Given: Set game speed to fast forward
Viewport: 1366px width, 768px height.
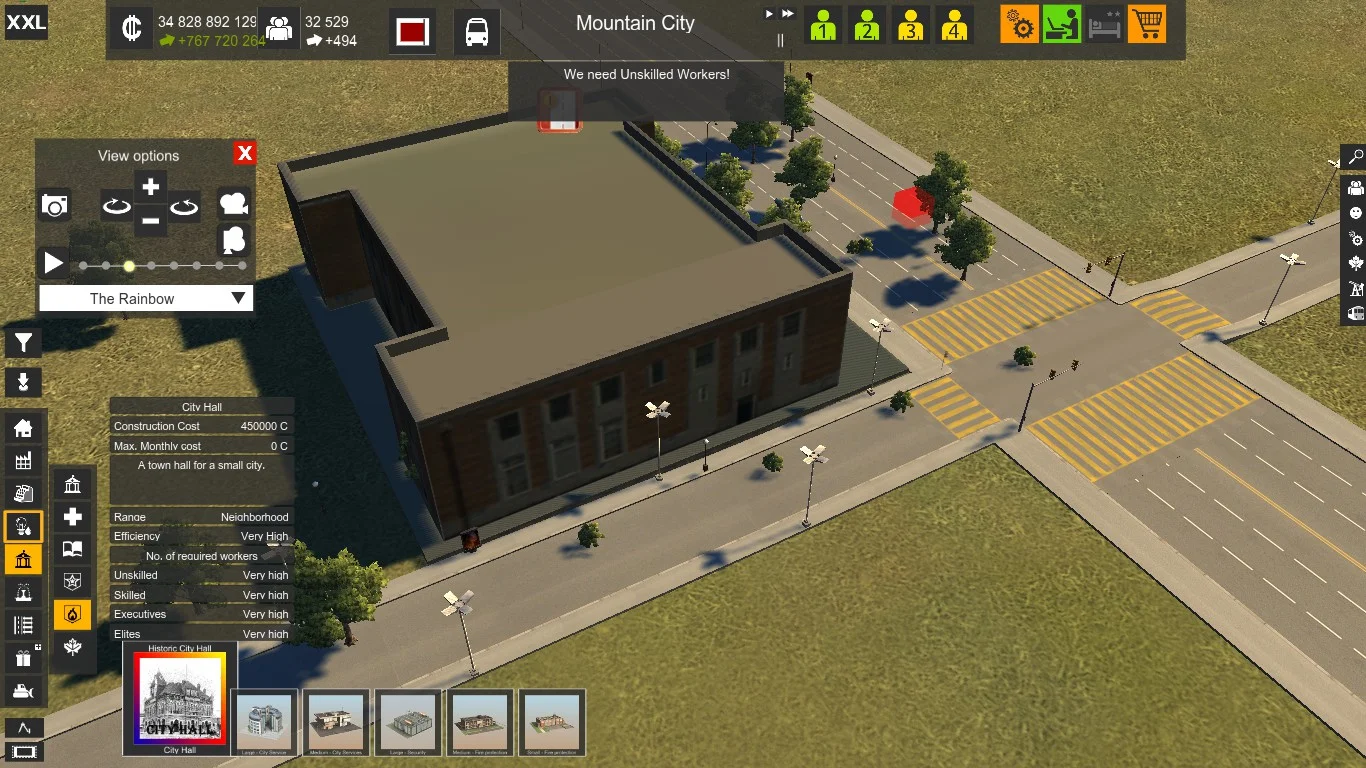Looking at the screenshot, I should (x=788, y=14).
